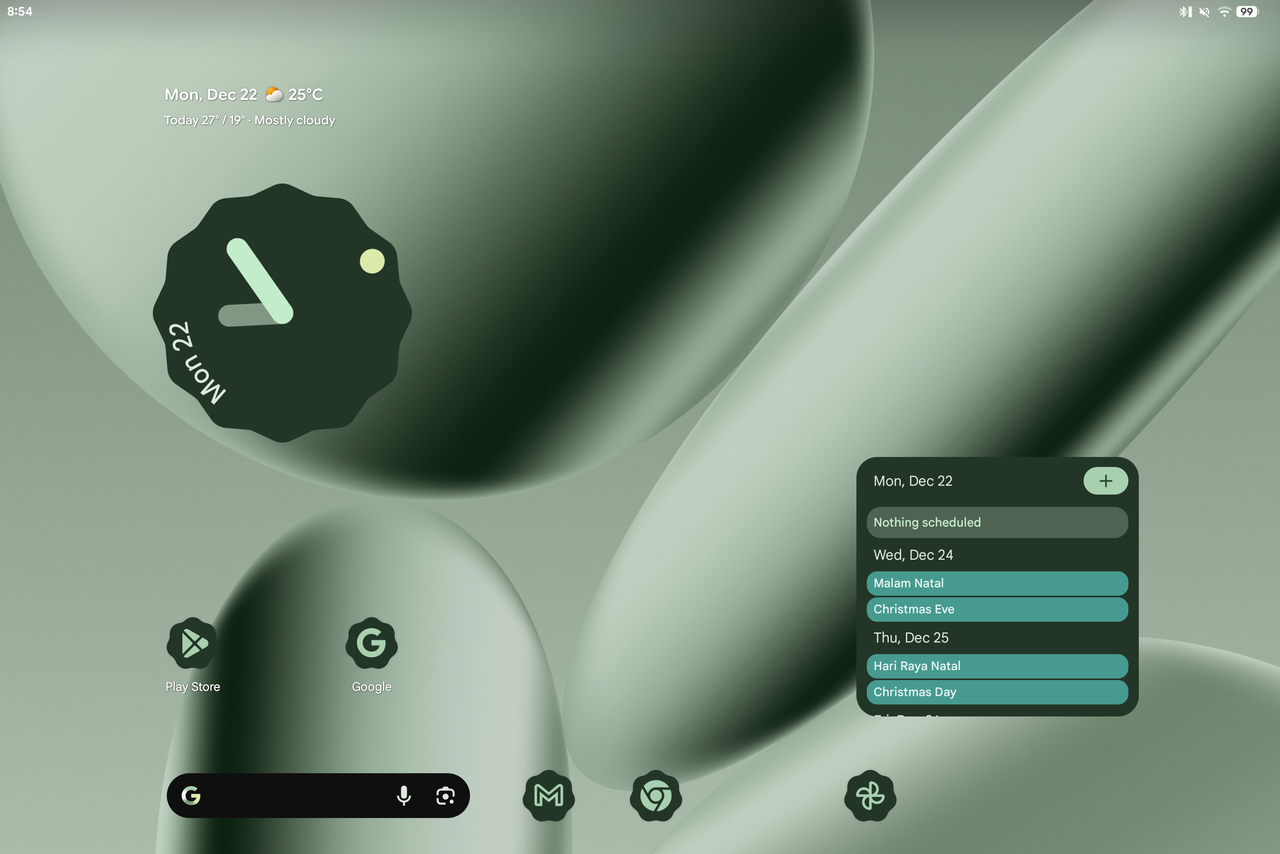Viewport: 1280px width, 854px height.
Task: Open calendar from Mon, Dec 22 header
Action: [913, 481]
